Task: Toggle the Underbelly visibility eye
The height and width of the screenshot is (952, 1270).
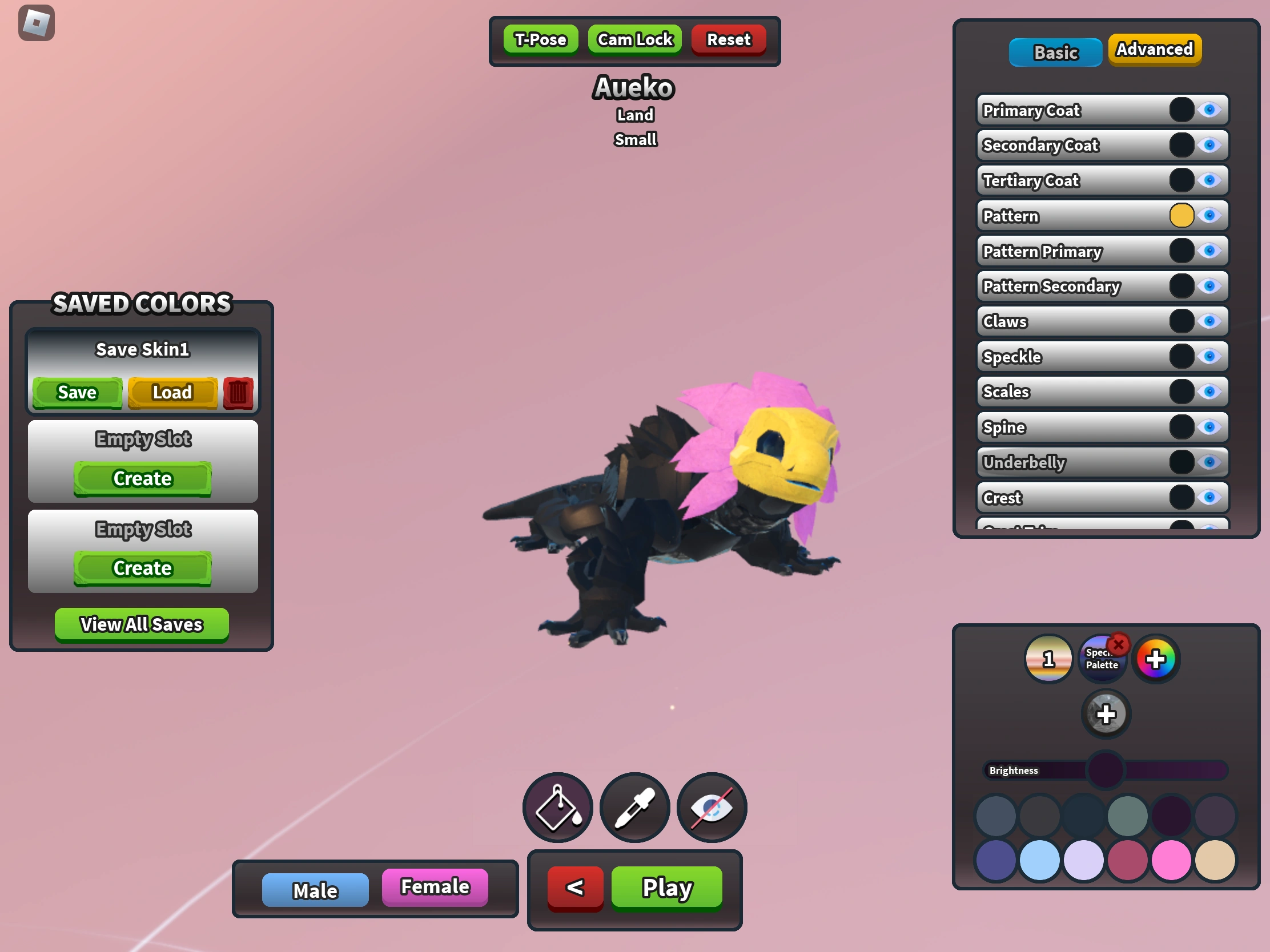Action: click(1211, 462)
